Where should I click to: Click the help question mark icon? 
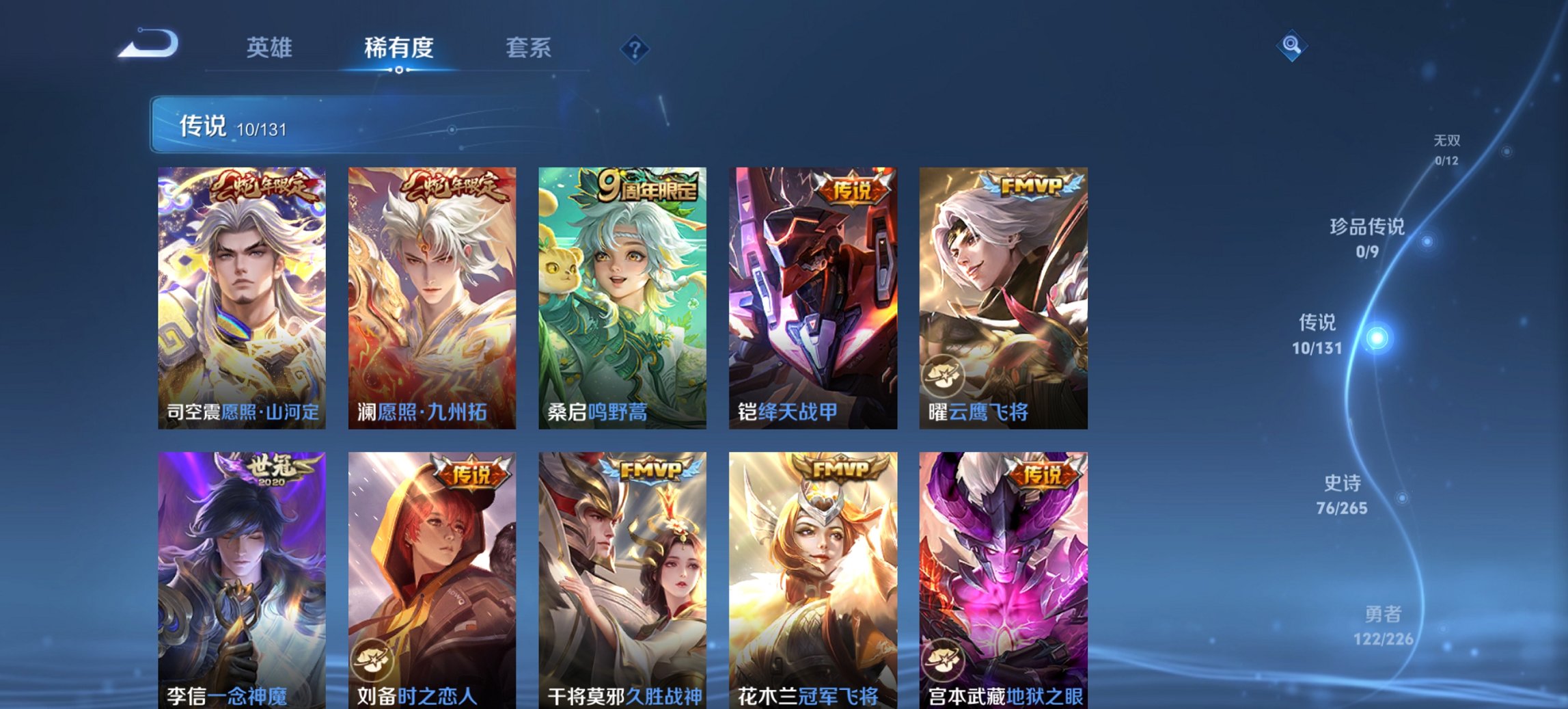[x=636, y=48]
